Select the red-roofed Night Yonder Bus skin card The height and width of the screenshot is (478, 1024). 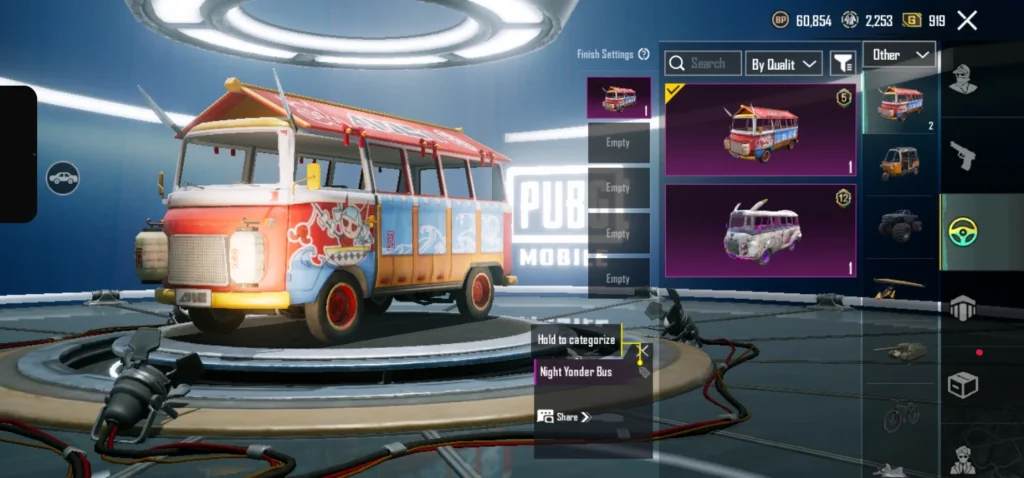[760, 130]
